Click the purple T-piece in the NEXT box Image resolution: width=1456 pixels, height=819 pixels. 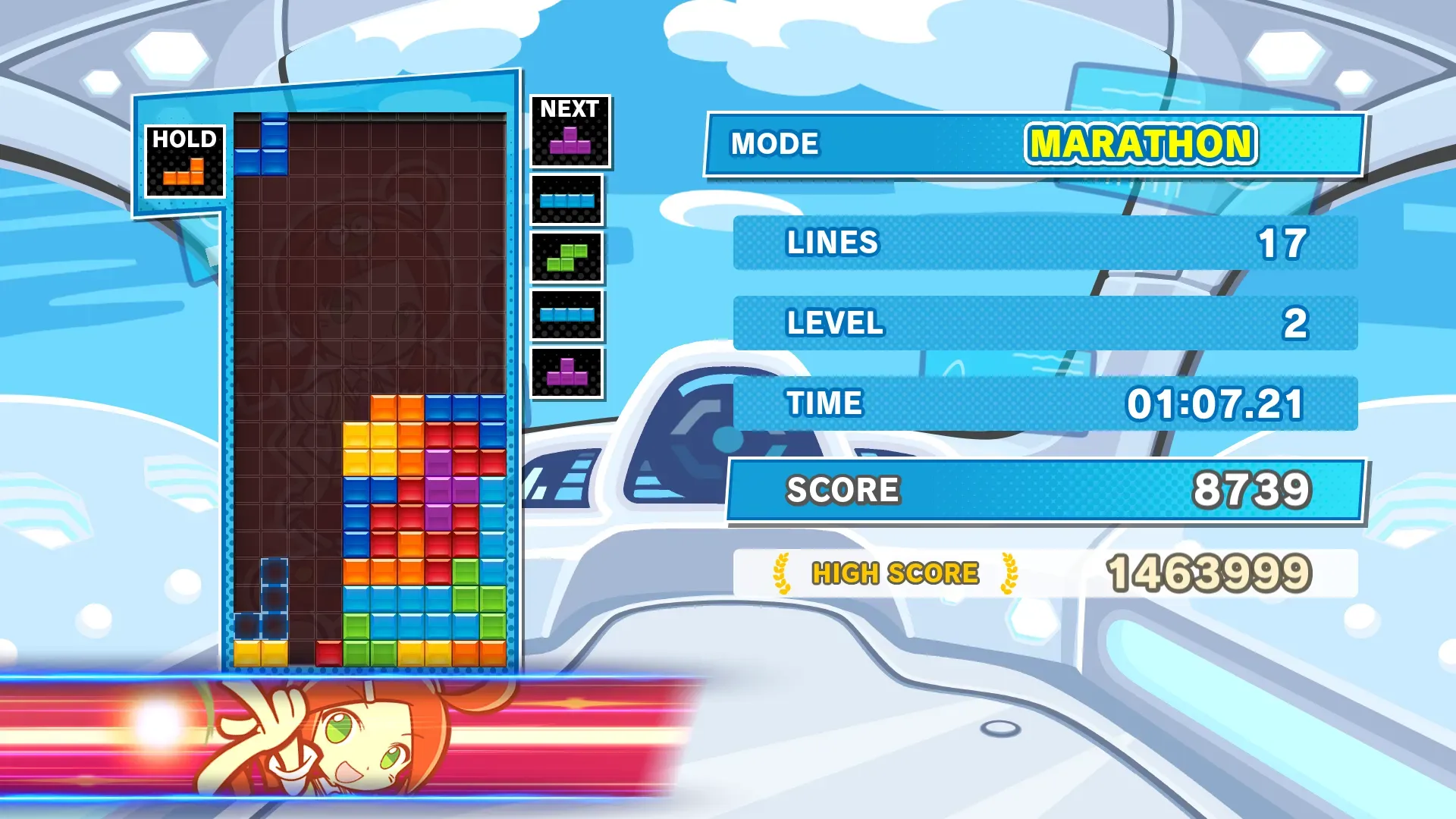(x=570, y=141)
